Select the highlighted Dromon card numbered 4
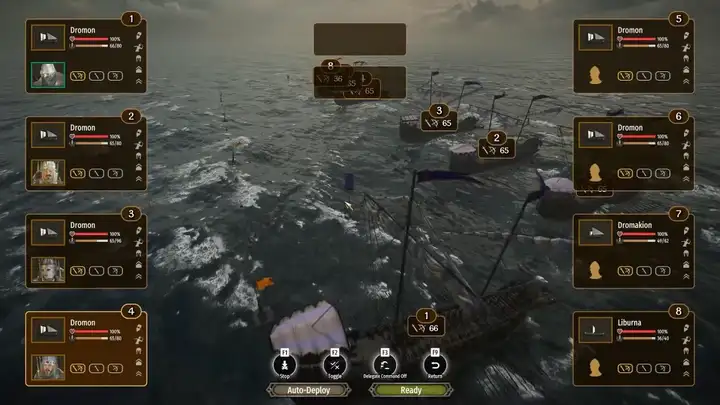Viewport: 720px width, 405px height. click(x=85, y=348)
